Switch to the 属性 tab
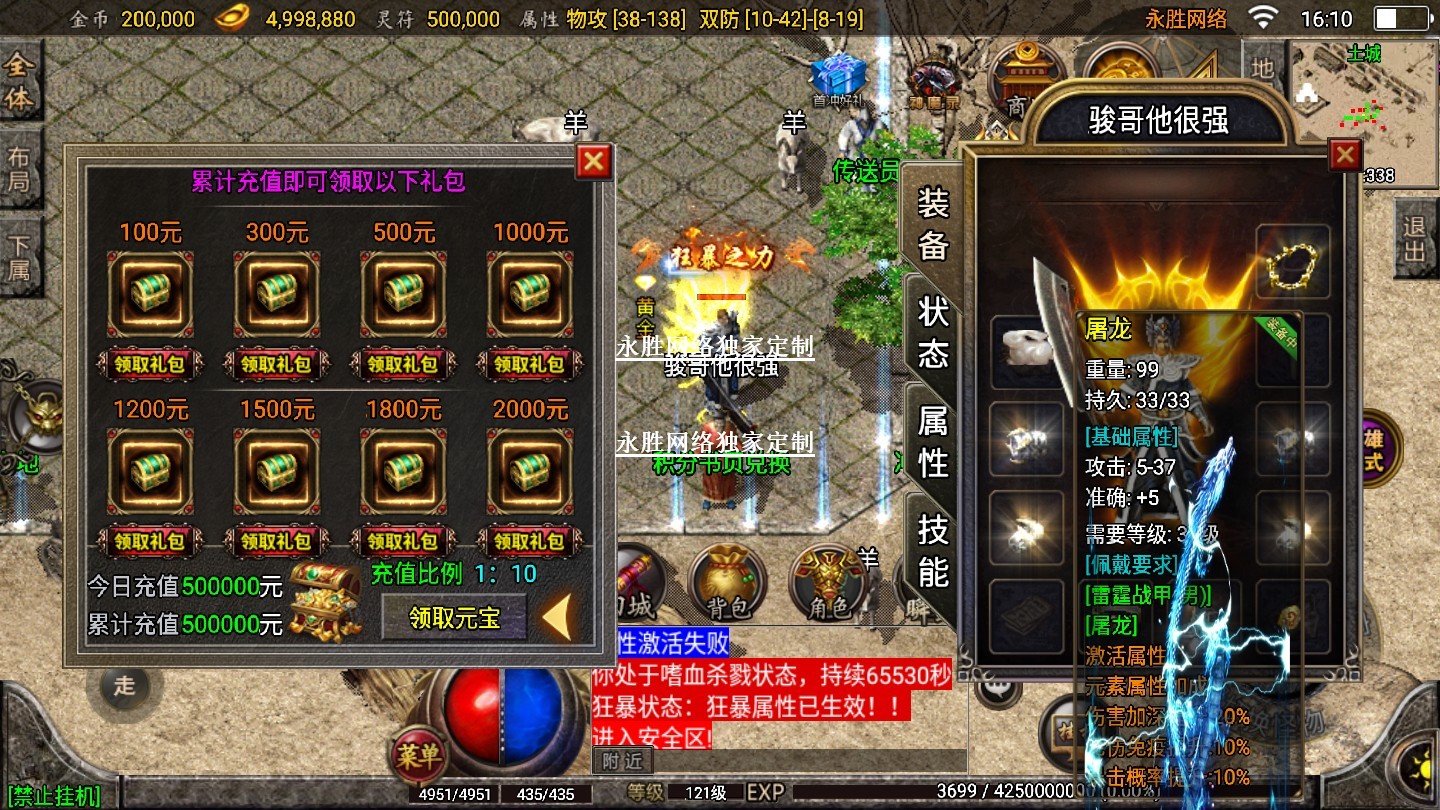Screen dimensions: 1440x810 [x=933, y=441]
